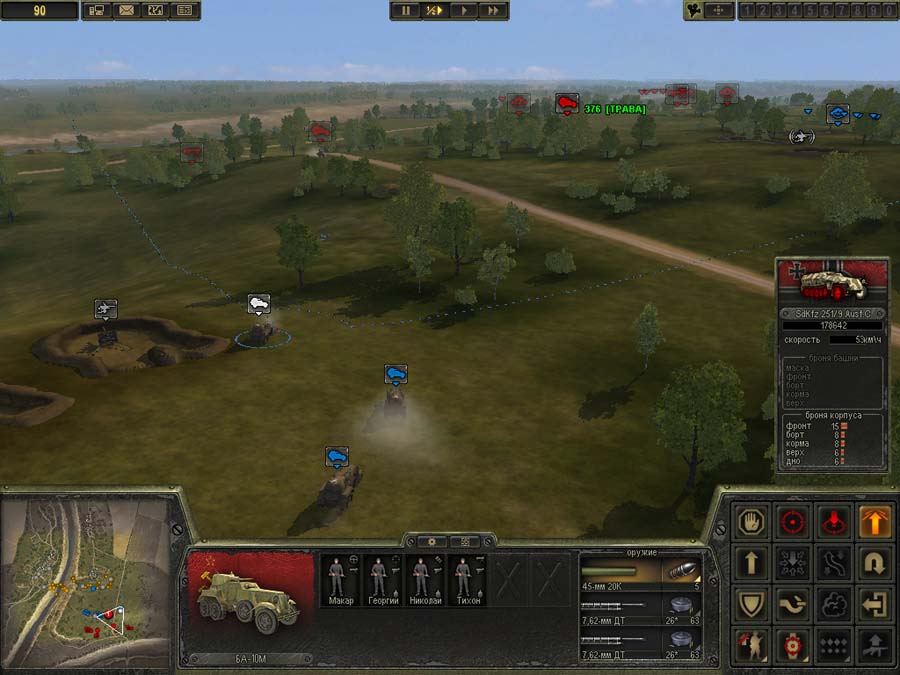Order crew to exit vehicle icon

pyautogui.click(x=875, y=604)
